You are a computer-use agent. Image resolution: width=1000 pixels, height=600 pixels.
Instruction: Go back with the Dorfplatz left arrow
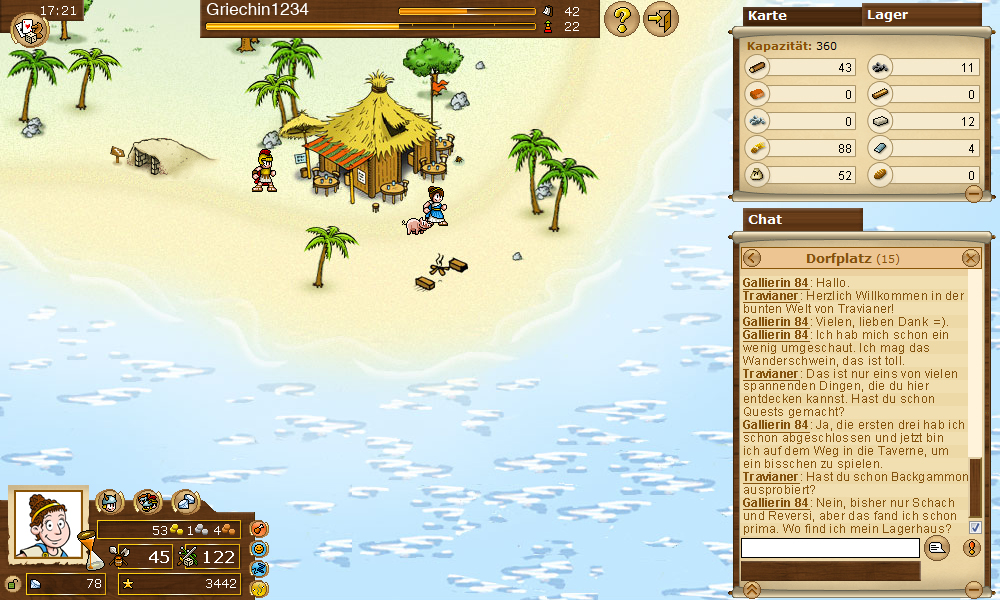click(752, 258)
